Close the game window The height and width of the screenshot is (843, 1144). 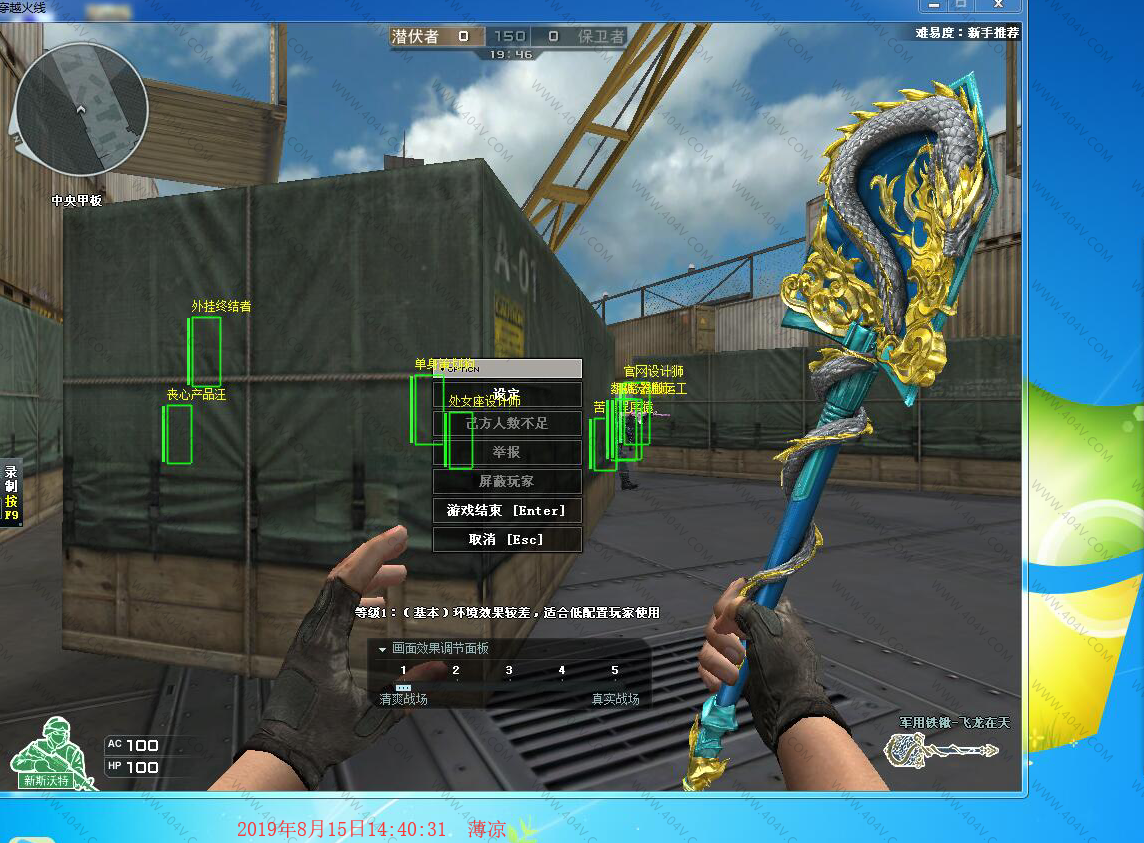coord(997,6)
